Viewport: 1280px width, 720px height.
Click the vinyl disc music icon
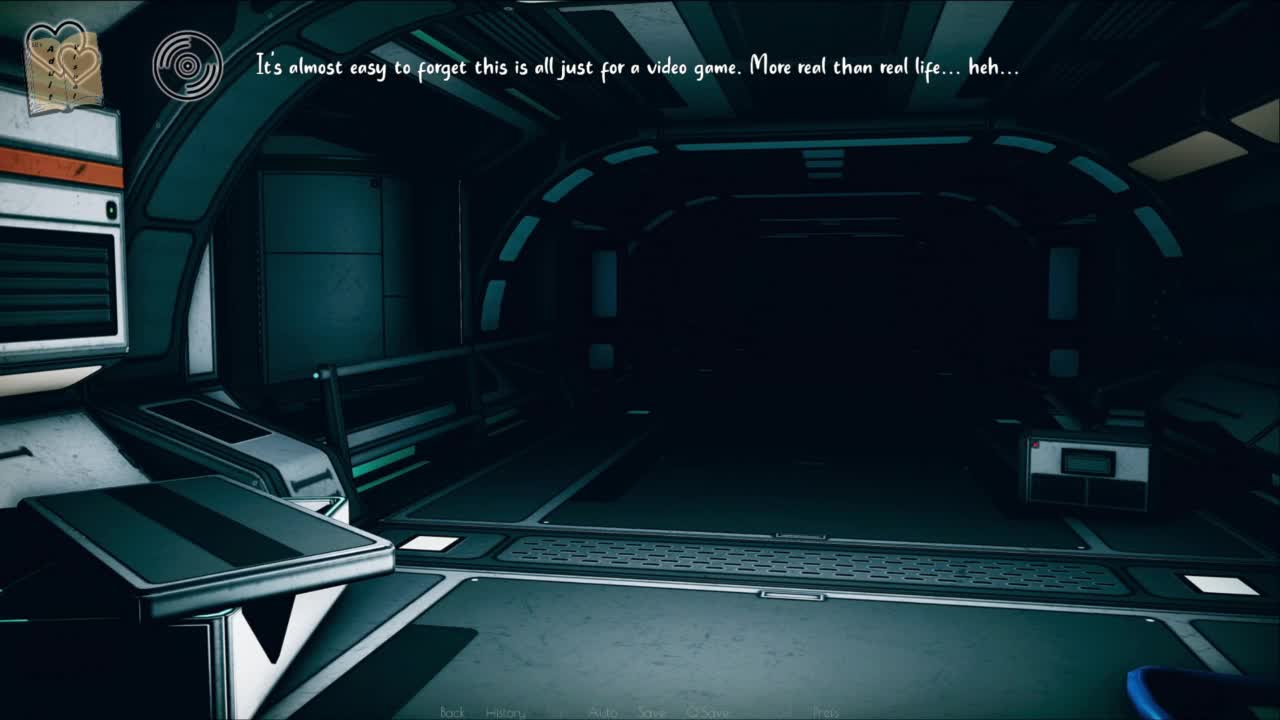[x=187, y=66]
